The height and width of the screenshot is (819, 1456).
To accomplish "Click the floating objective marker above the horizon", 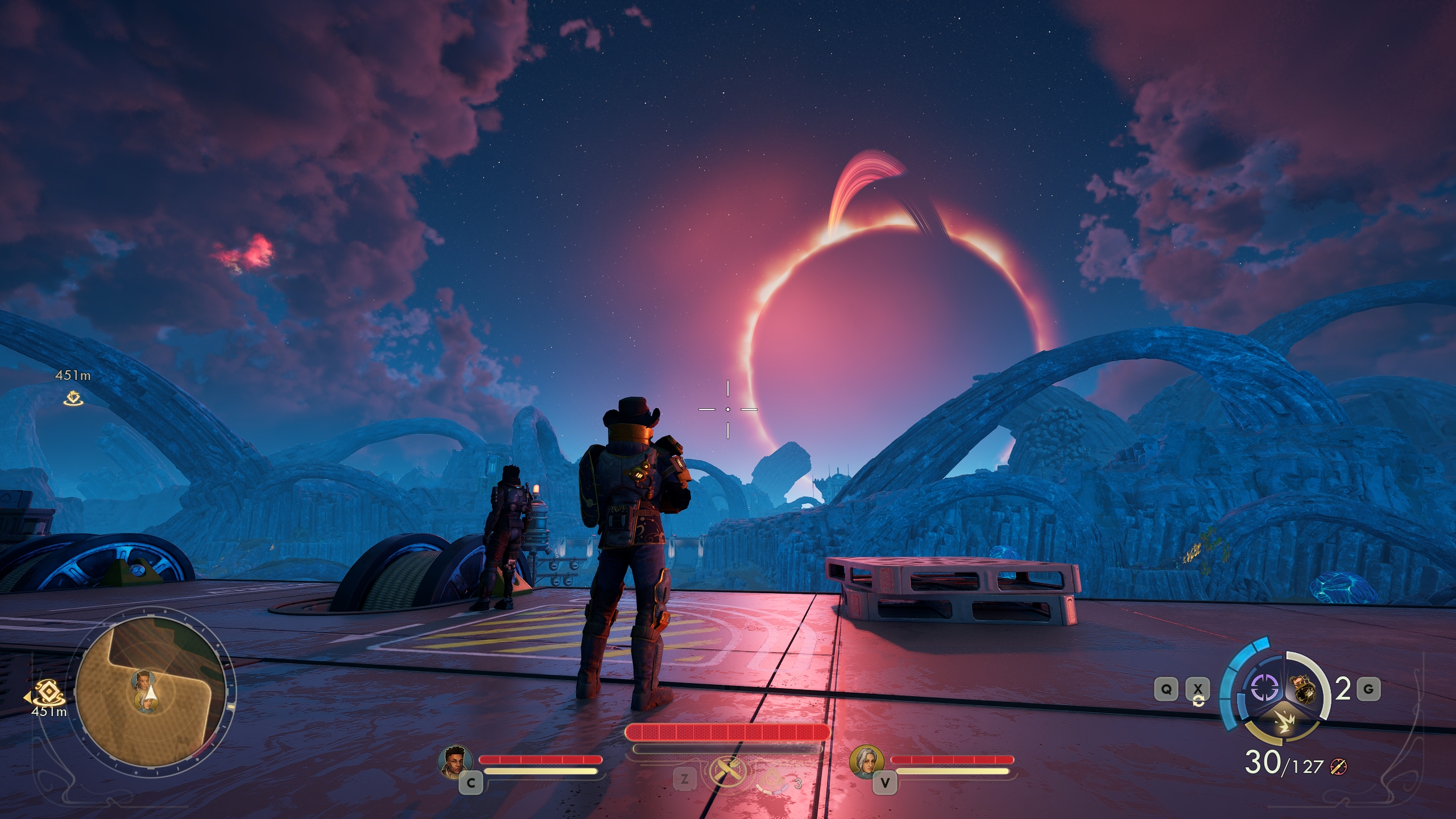I will pyautogui.click(x=73, y=399).
